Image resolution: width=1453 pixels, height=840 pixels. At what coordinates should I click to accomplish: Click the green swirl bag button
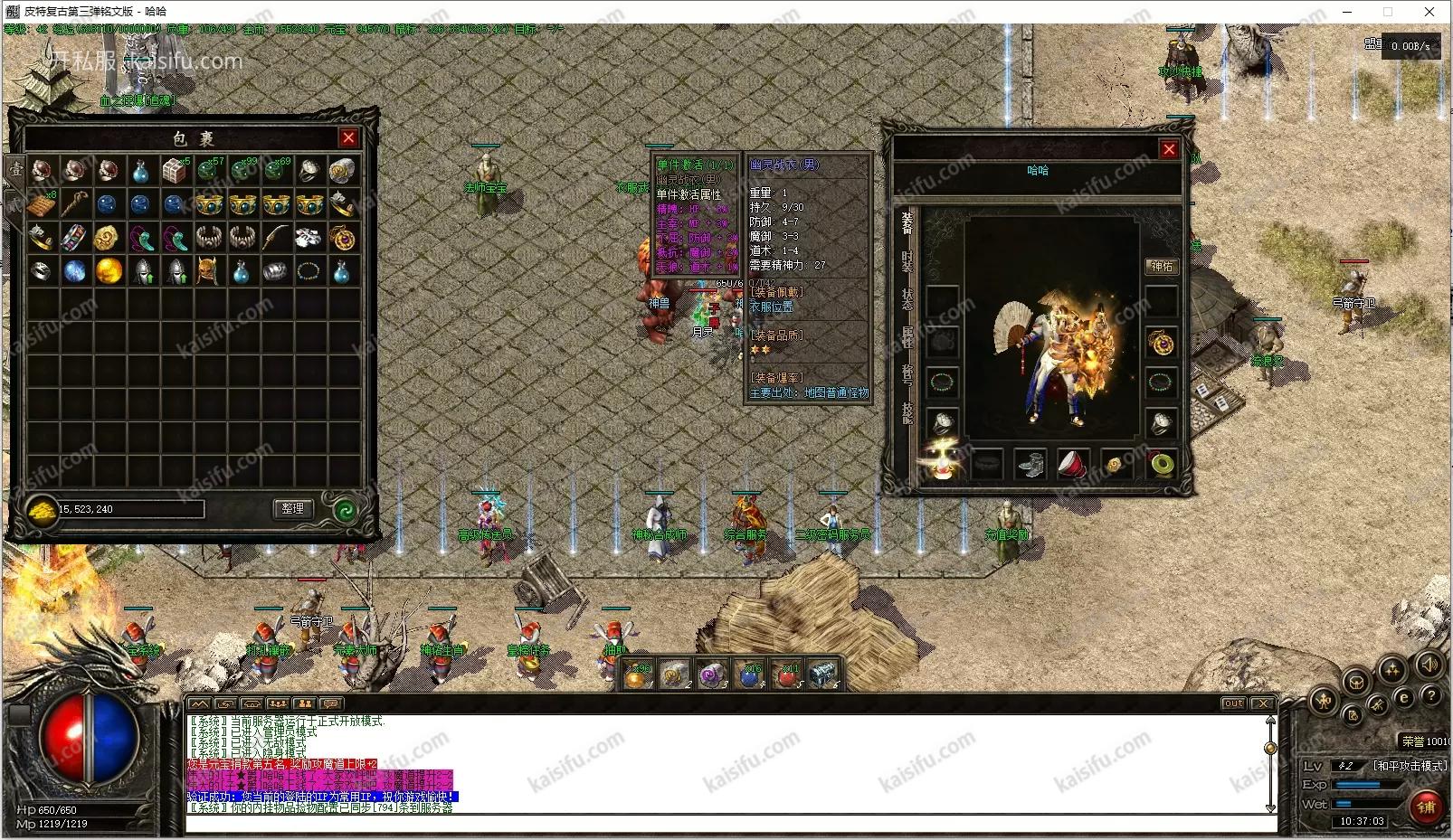tap(344, 510)
